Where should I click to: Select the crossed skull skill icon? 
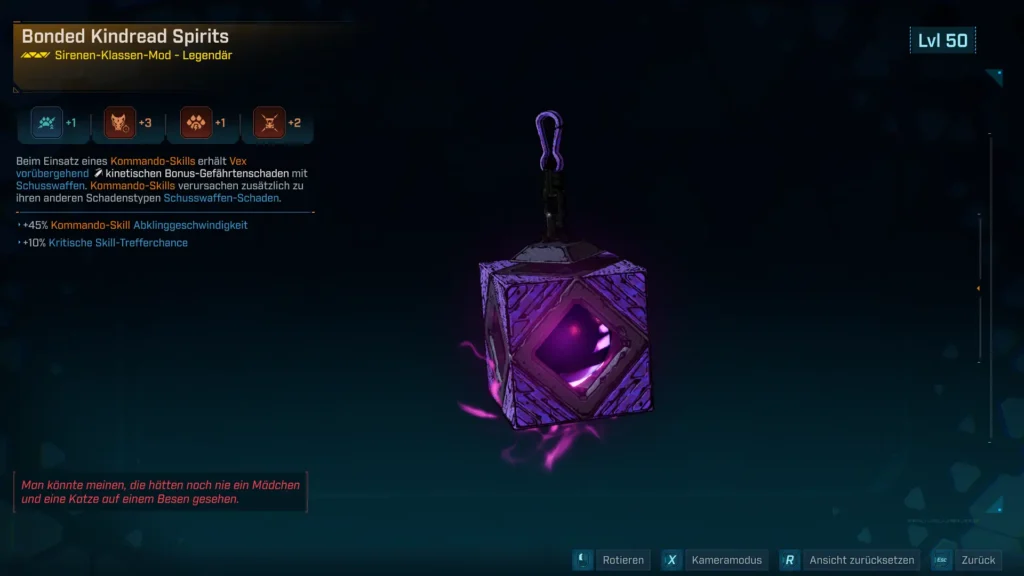coord(270,123)
